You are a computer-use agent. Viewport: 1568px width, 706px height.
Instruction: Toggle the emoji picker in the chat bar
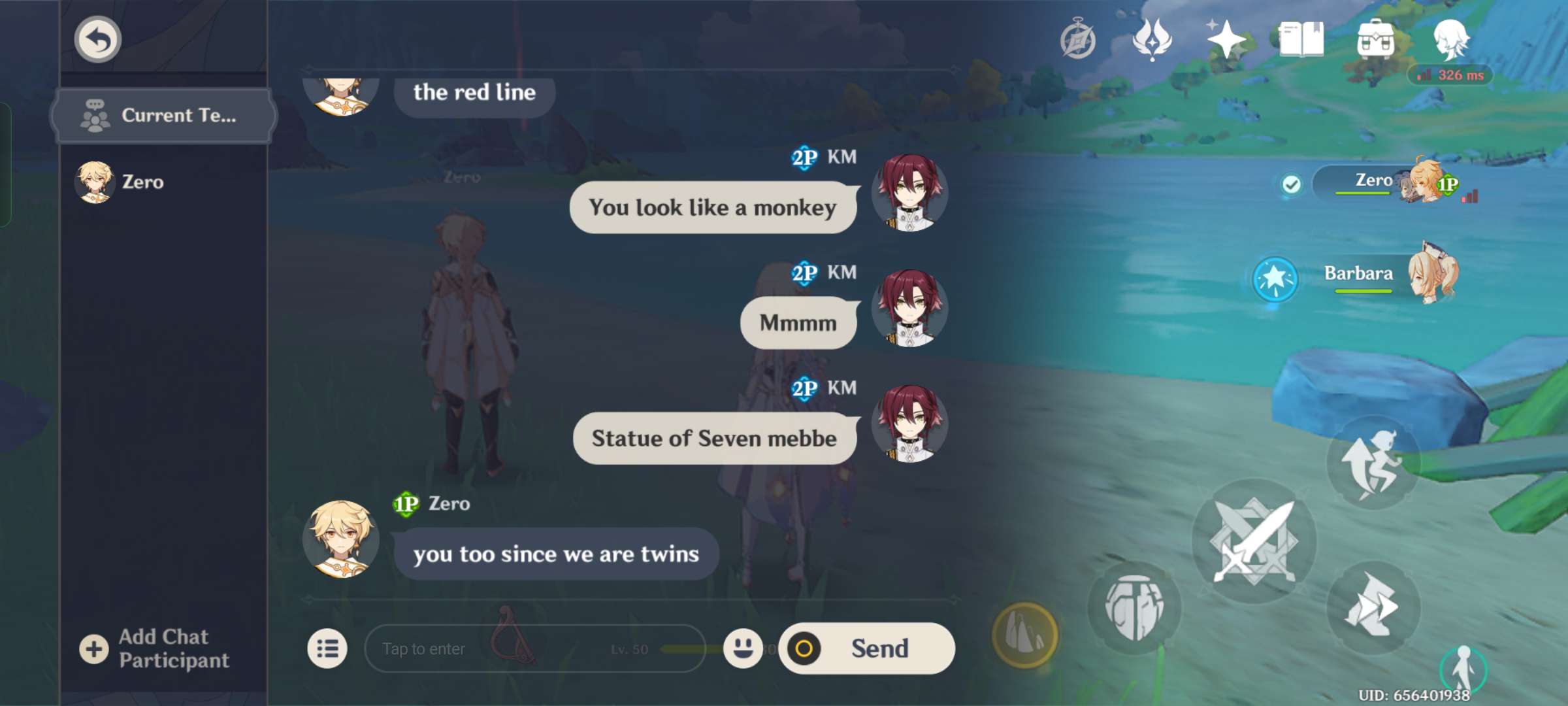click(743, 648)
